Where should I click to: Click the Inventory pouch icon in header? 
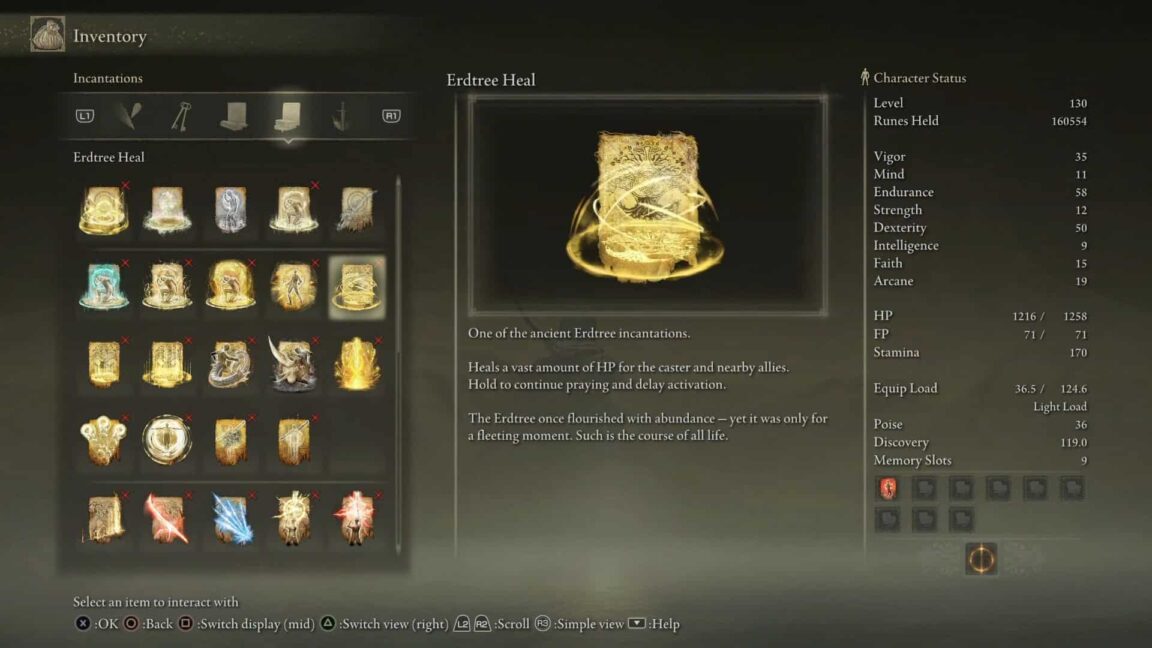point(47,36)
